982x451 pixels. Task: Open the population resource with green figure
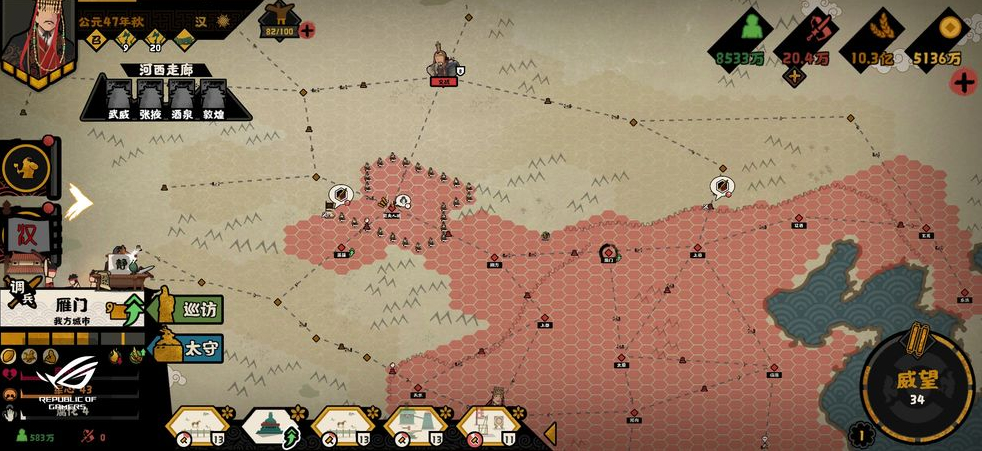[x=740, y=40]
